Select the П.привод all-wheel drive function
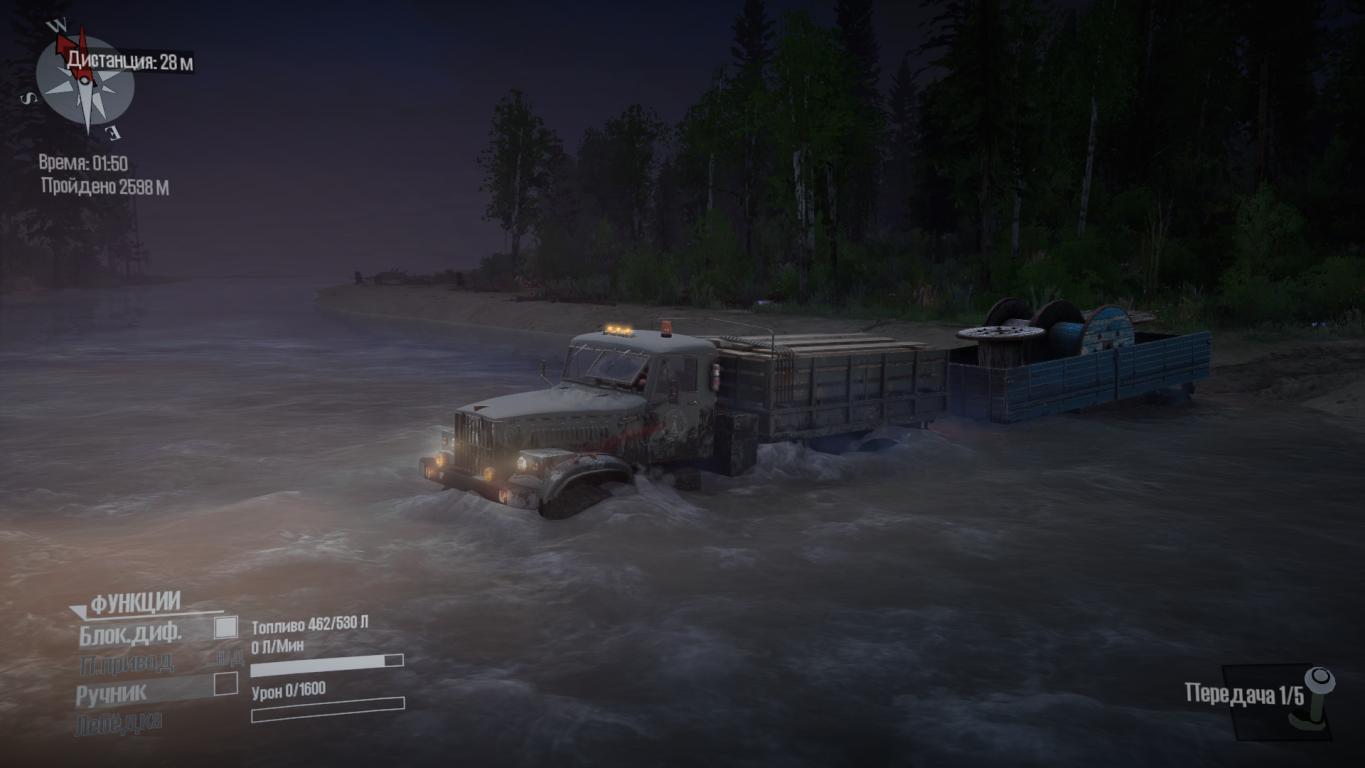This screenshot has height=768, width=1365. tap(126, 662)
